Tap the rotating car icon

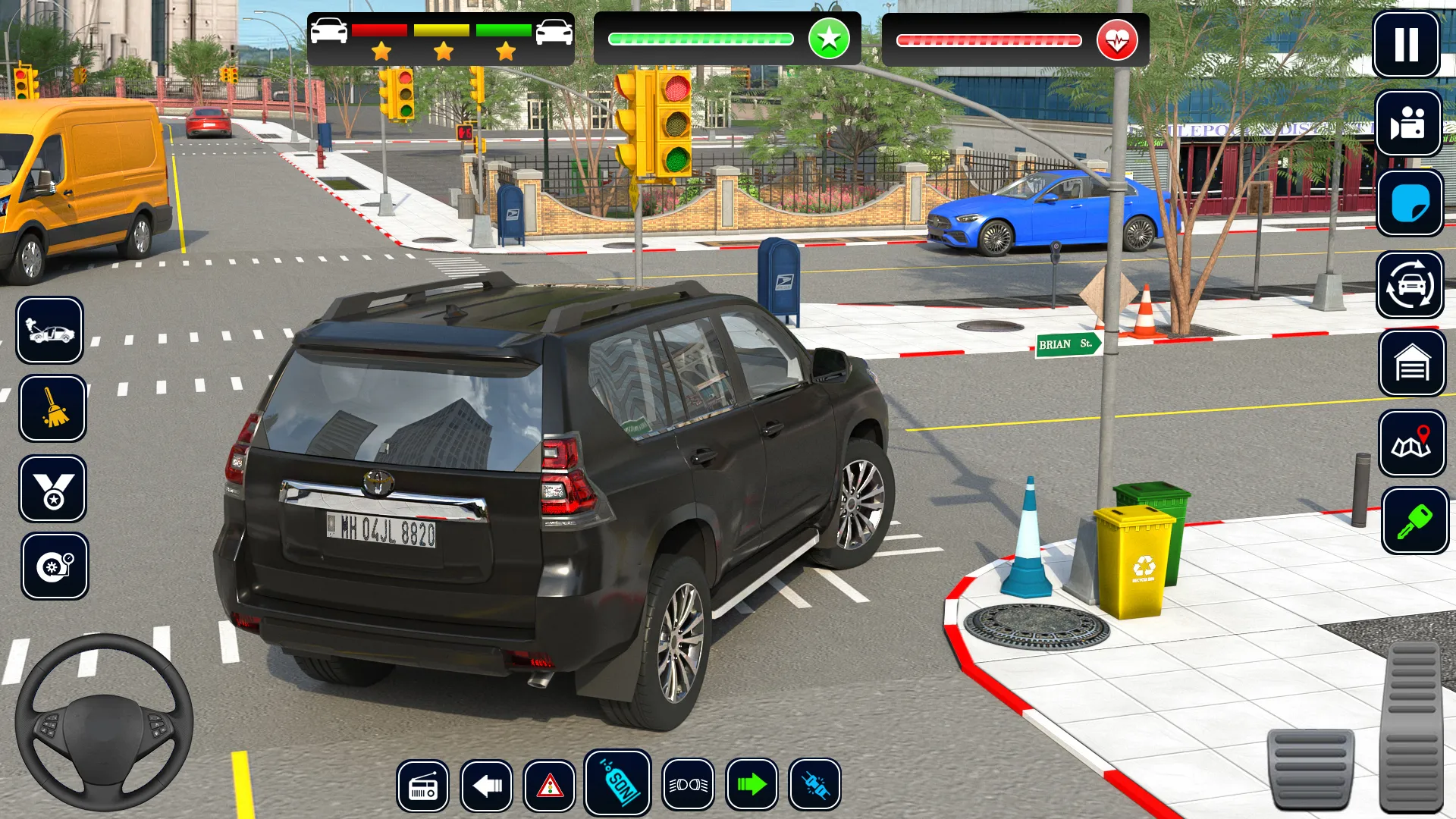1410,284
